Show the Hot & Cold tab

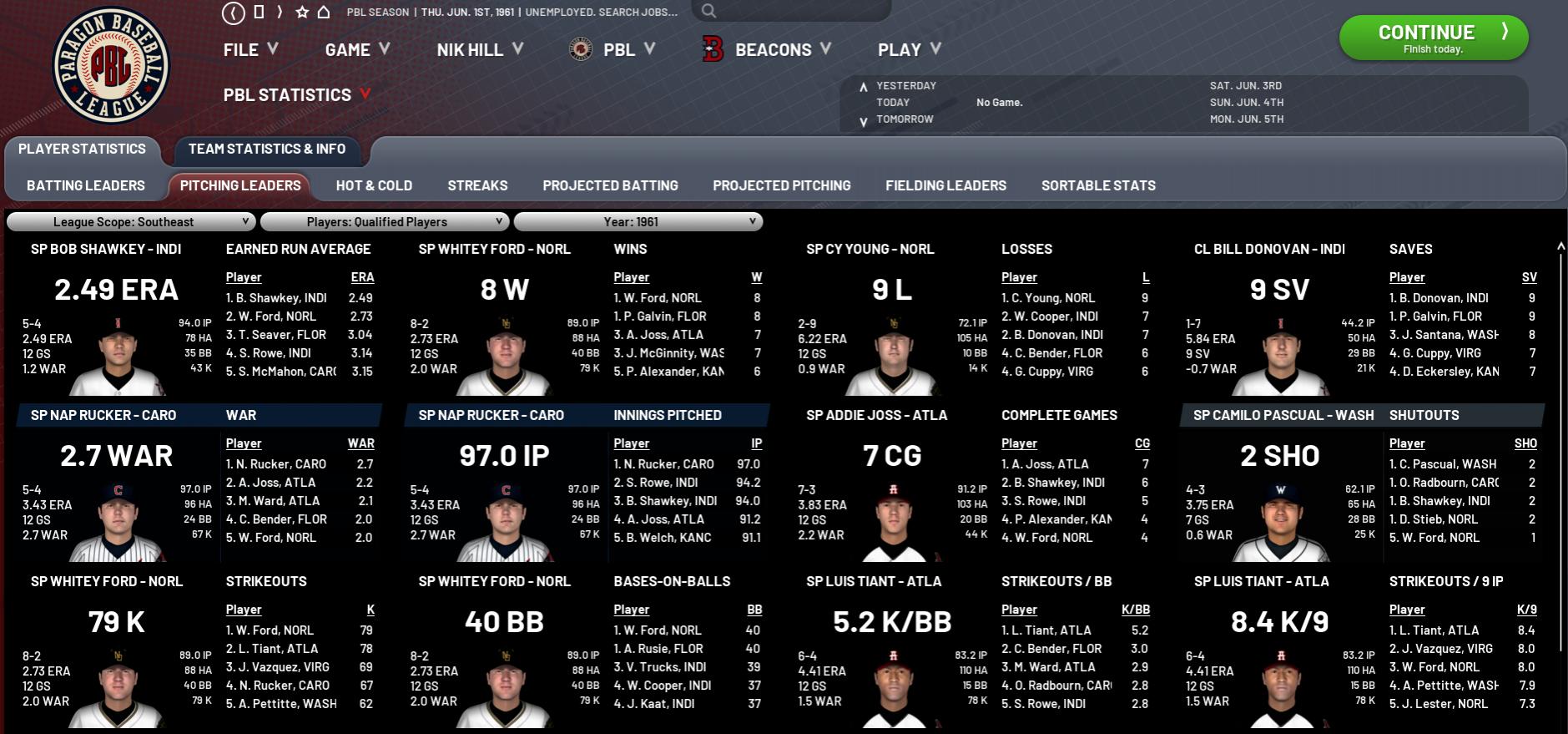point(374,185)
